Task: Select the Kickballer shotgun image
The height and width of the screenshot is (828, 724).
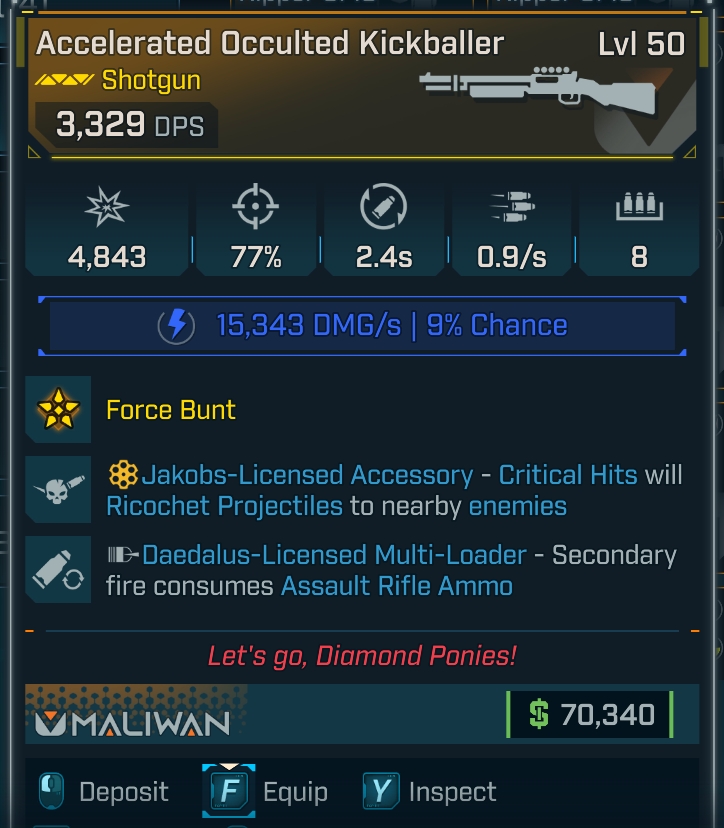Action: coord(539,90)
